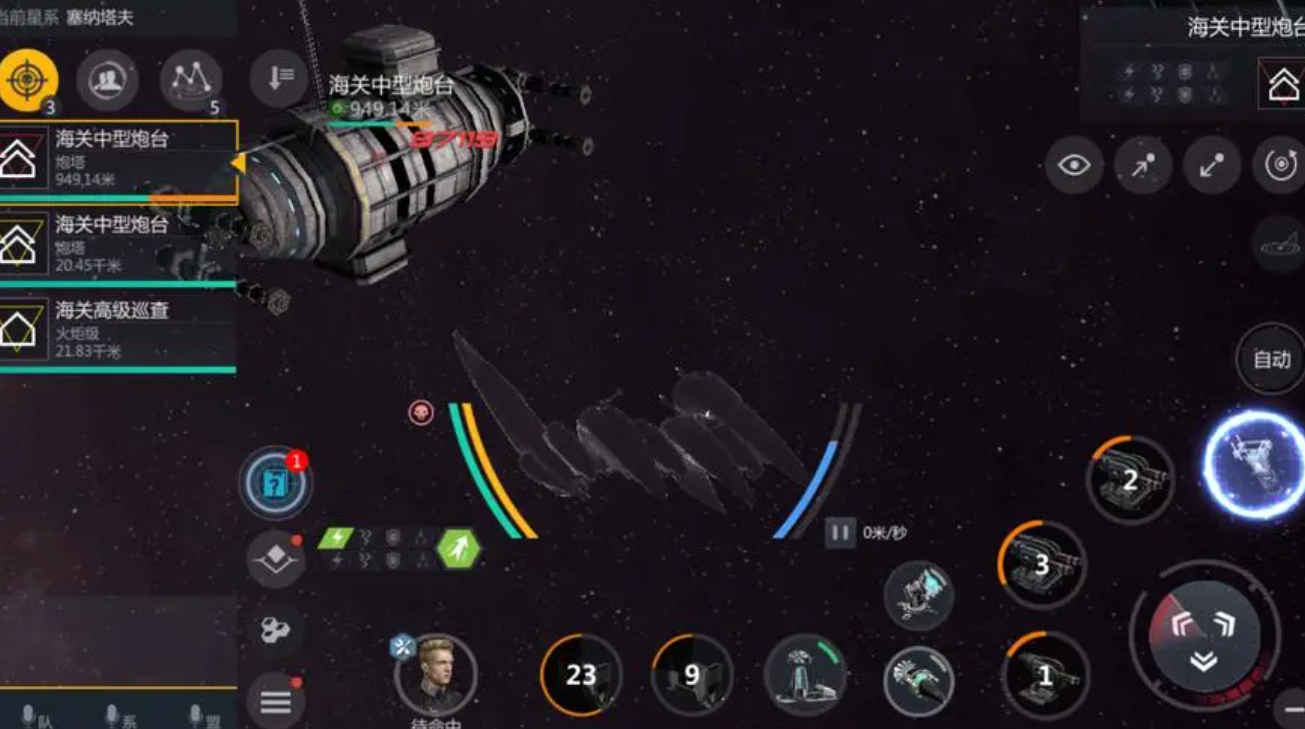This screenshot has height=729, width=1305.
Task: Open the pilot character portrait
Action: click(x=435, y=673)
